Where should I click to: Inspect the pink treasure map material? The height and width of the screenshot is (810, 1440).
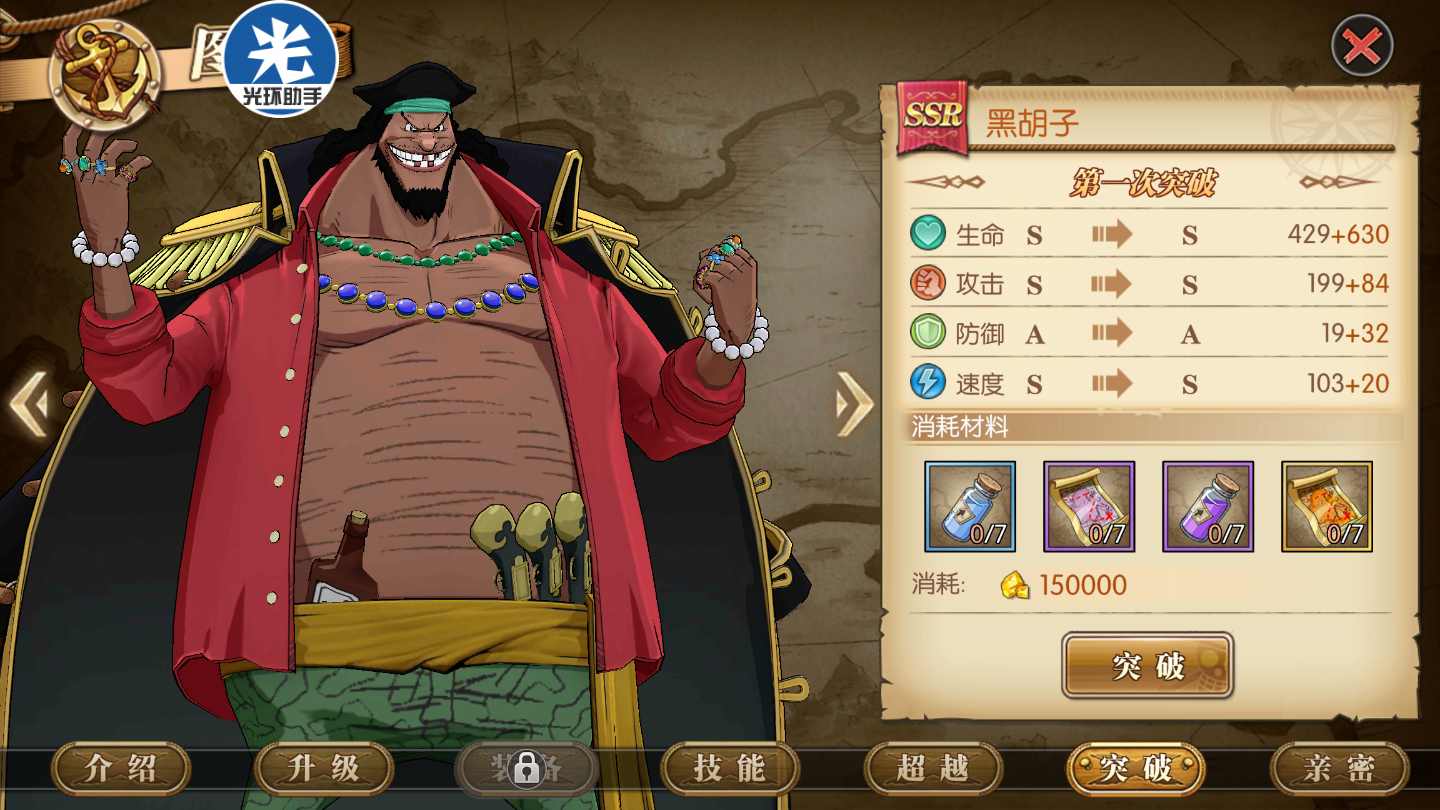click(x=1089, y=506)
